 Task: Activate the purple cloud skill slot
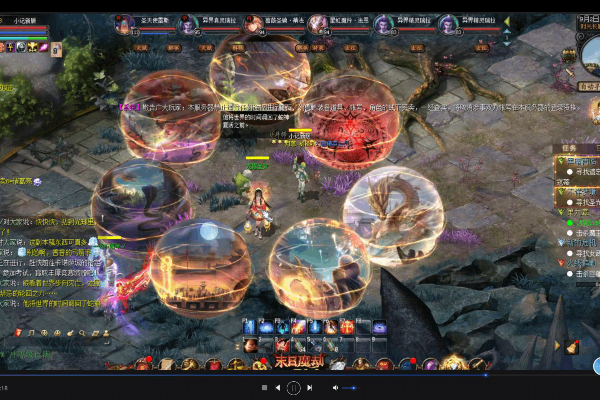(x=379, y=327)
